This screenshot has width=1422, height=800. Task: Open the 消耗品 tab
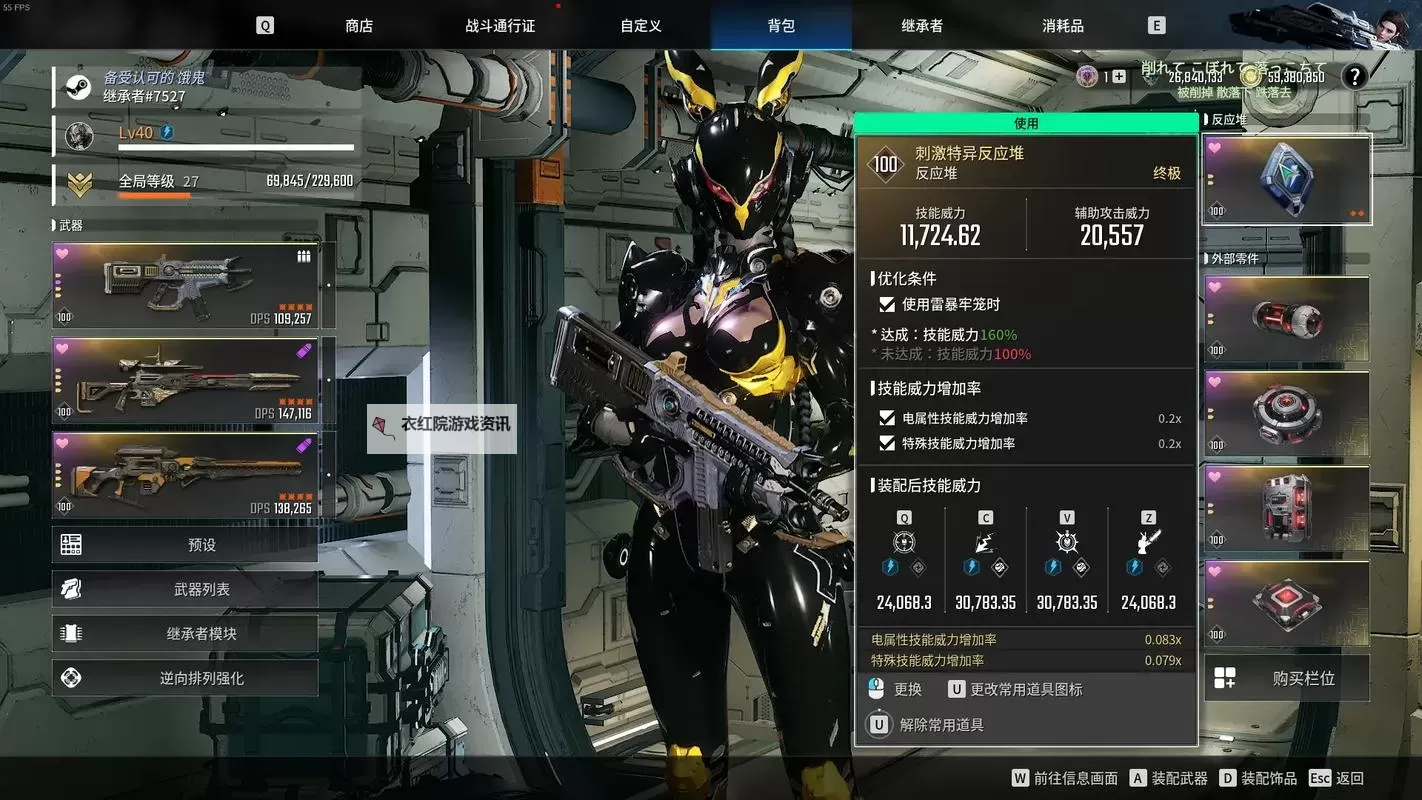(1063, 26)
